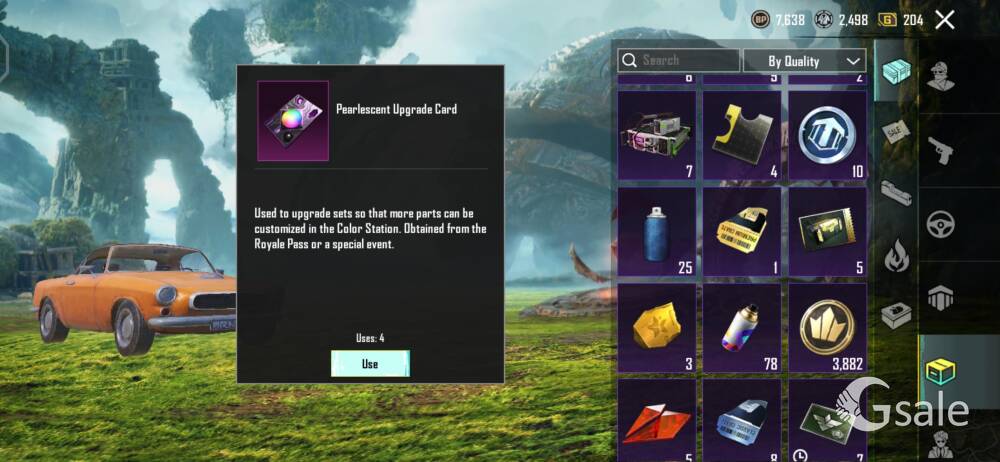Select the weapon crate ticket with count 5
1000x462 pixels.
point(827,231)
